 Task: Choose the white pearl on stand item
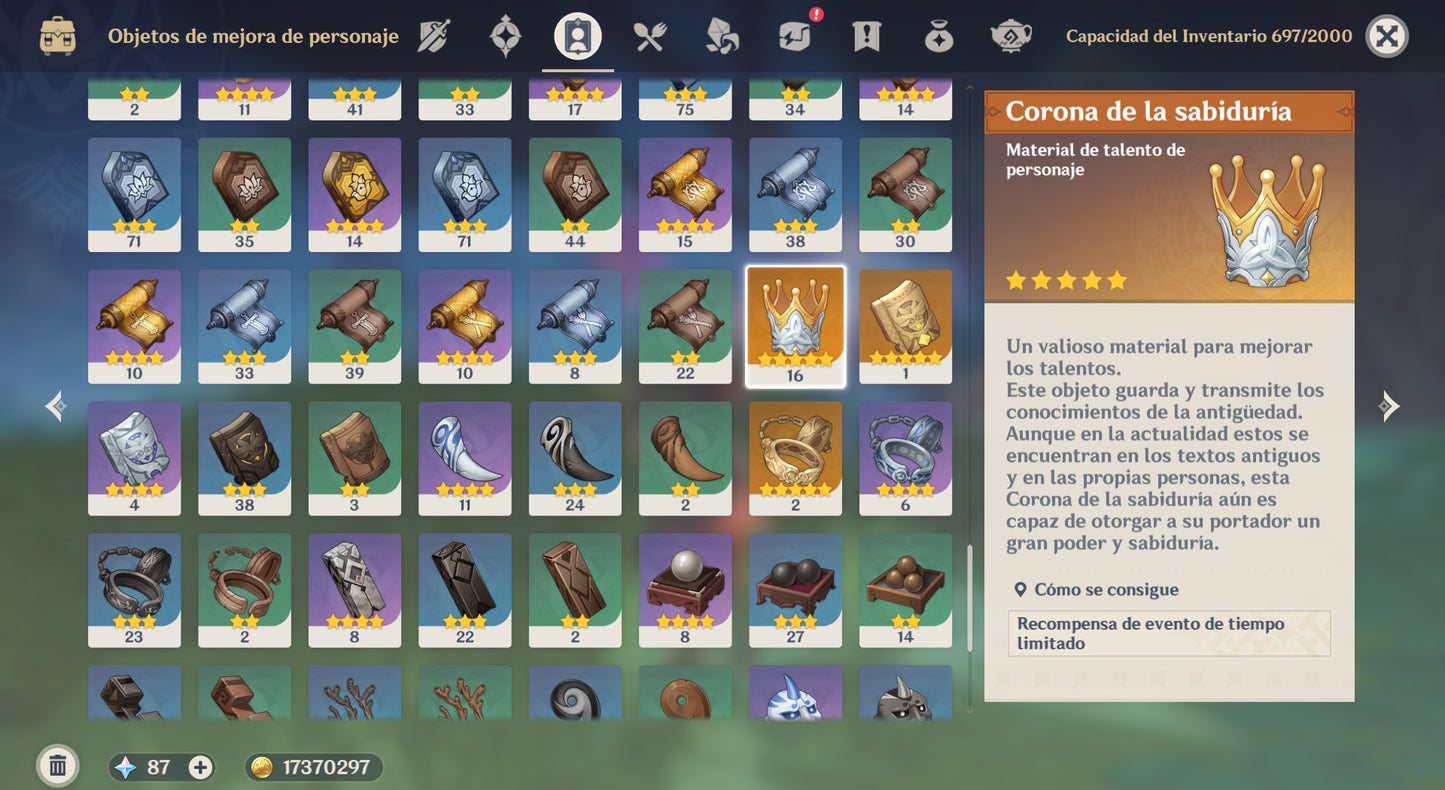click(685, 590)
